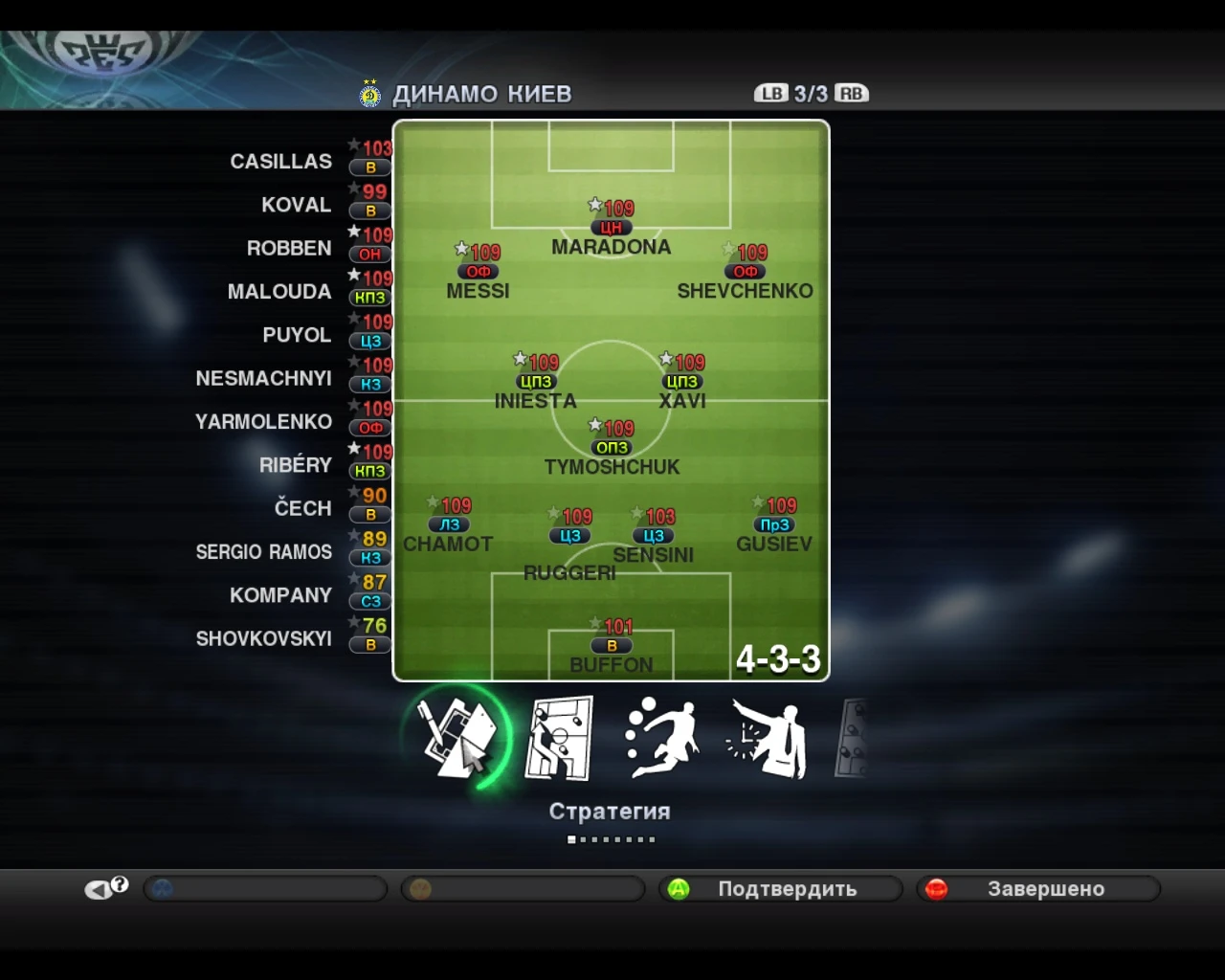Click the back arrow at bottom left
This screenshot has height=980, width=1225.
pos(98,887)
